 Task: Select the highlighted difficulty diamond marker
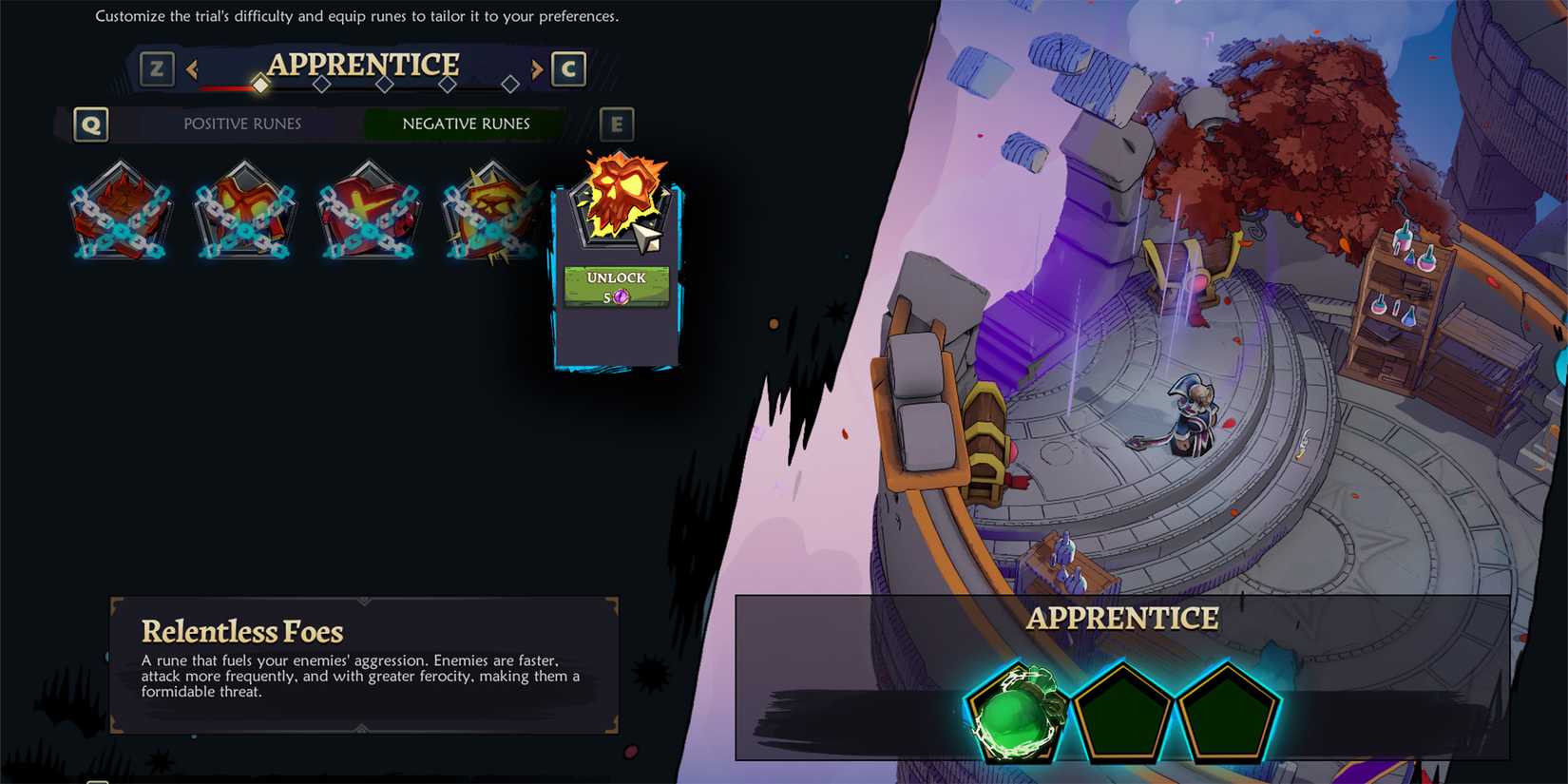tap(261, 85)
